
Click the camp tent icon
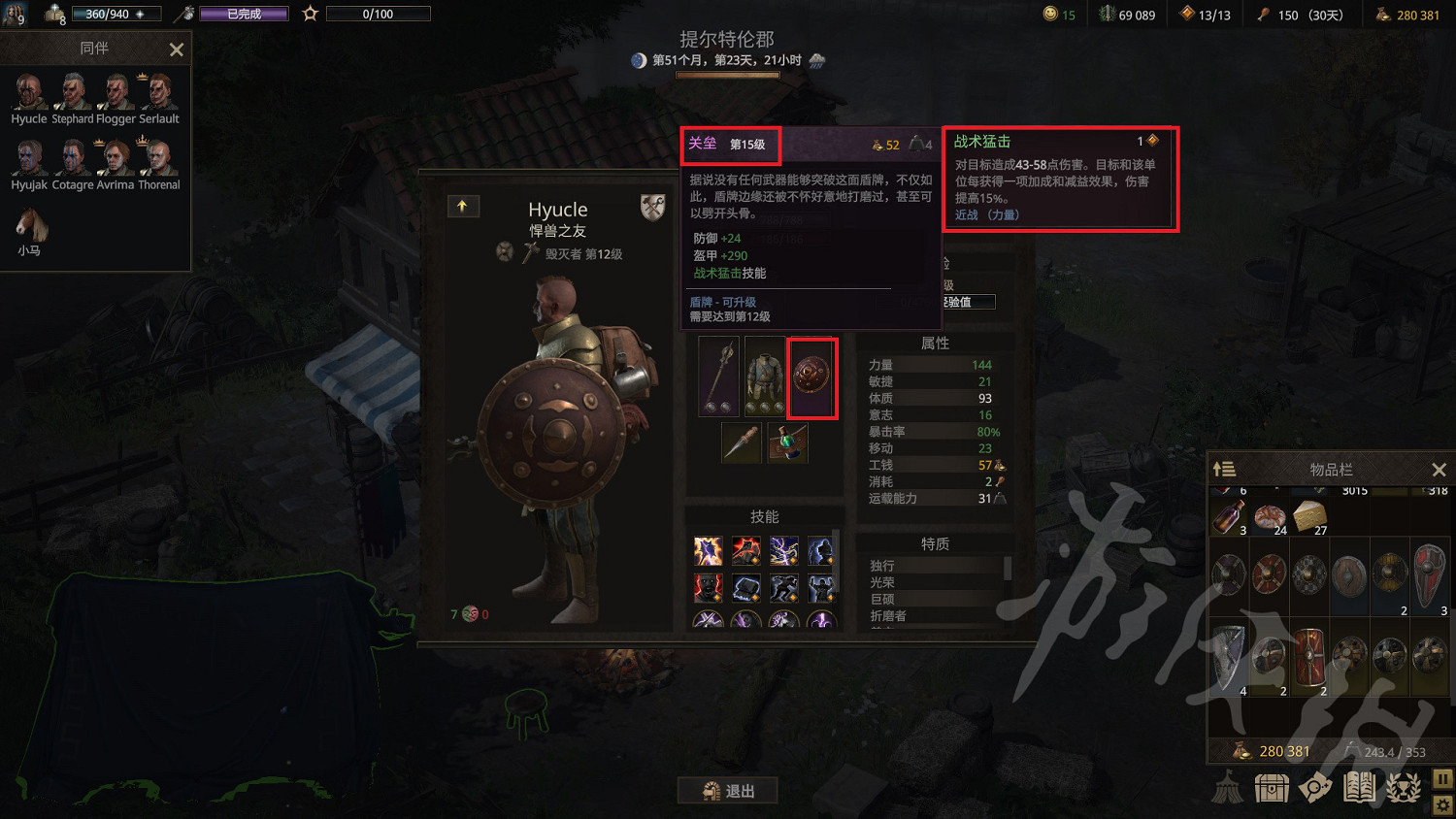click(x=1229, y=788)
